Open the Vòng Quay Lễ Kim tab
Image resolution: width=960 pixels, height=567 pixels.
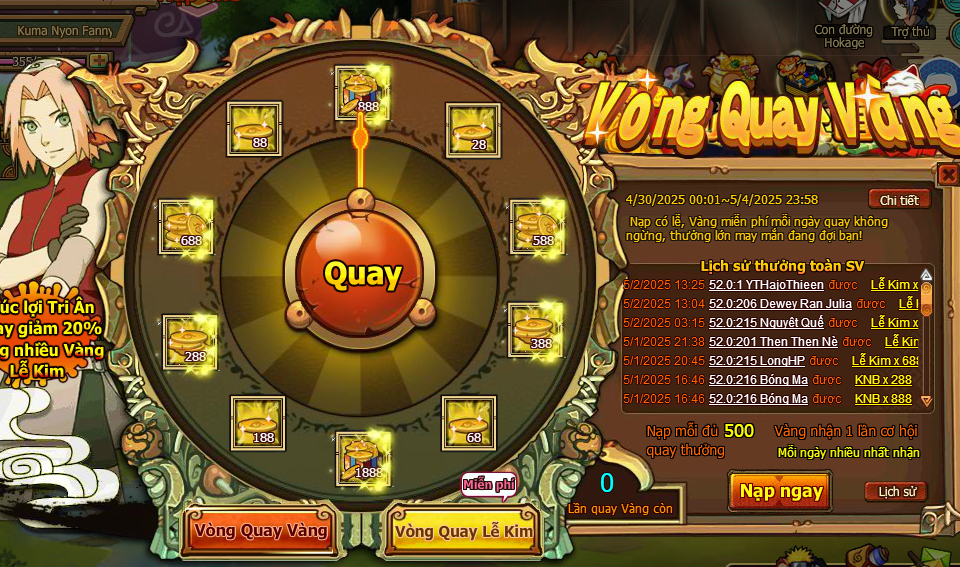pyautogui.click(x=464, y=531)
